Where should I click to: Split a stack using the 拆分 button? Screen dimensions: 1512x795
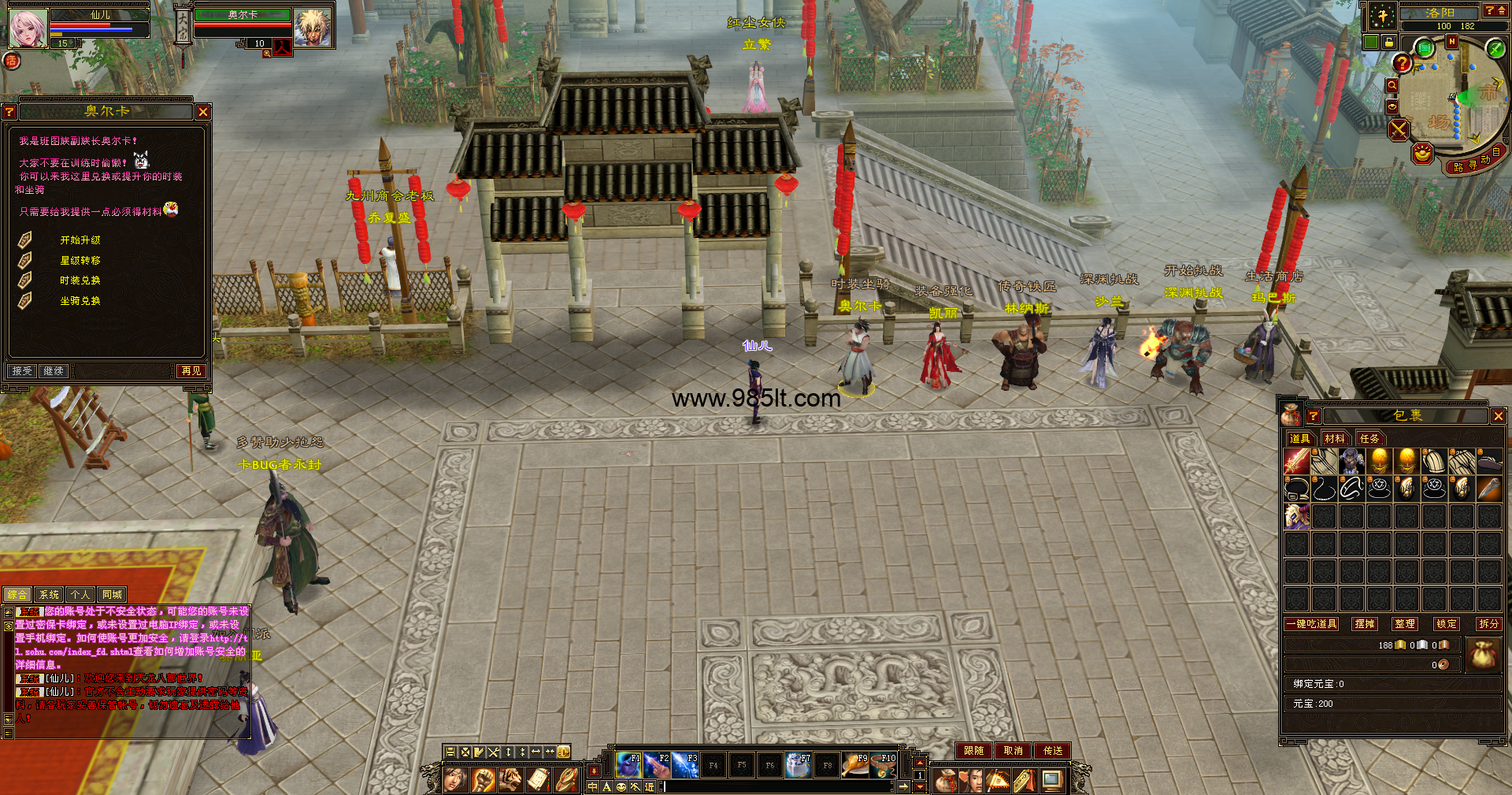[1488, 624]
